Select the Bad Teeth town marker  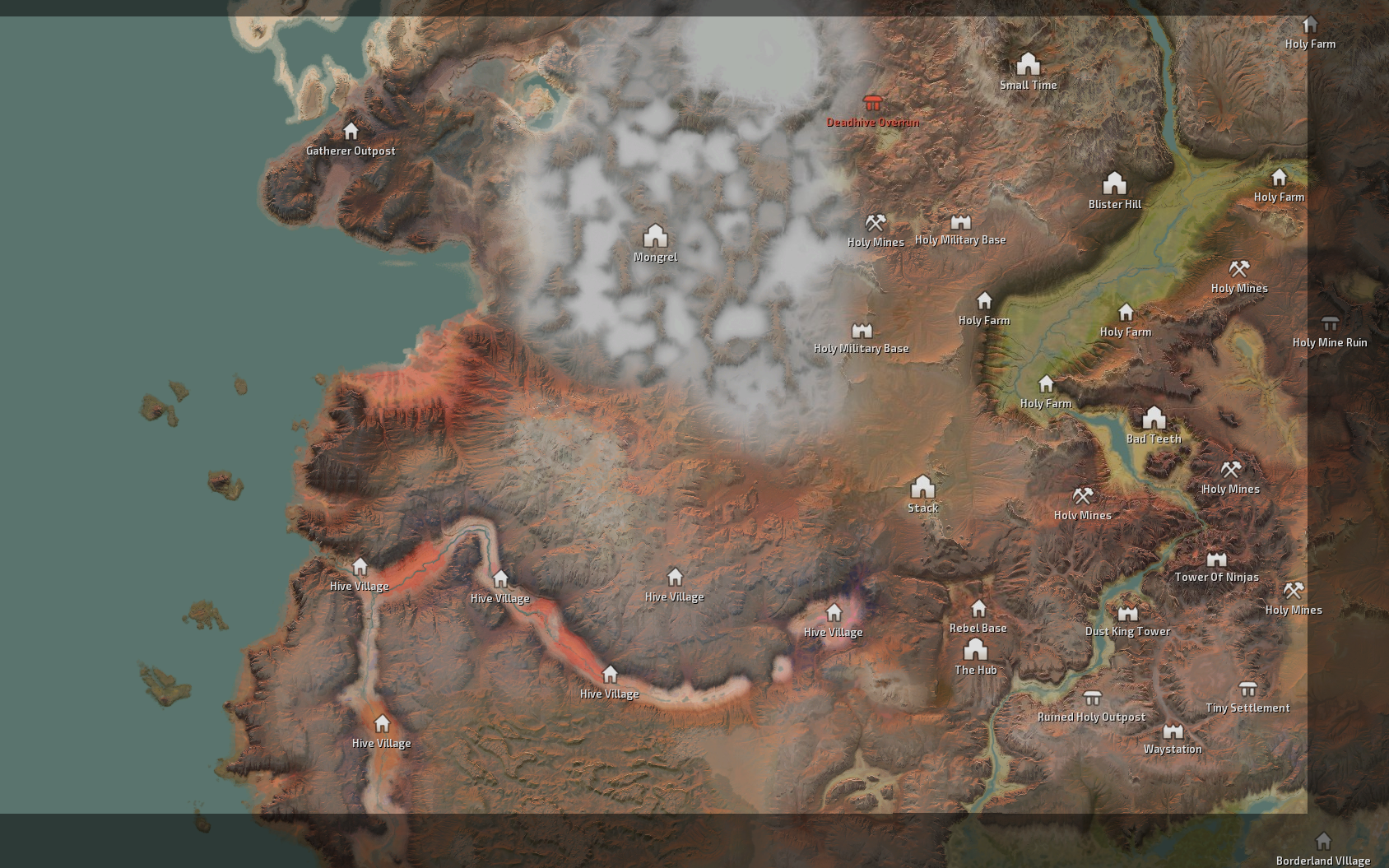pyautogui.click(x=1154, y=418)
